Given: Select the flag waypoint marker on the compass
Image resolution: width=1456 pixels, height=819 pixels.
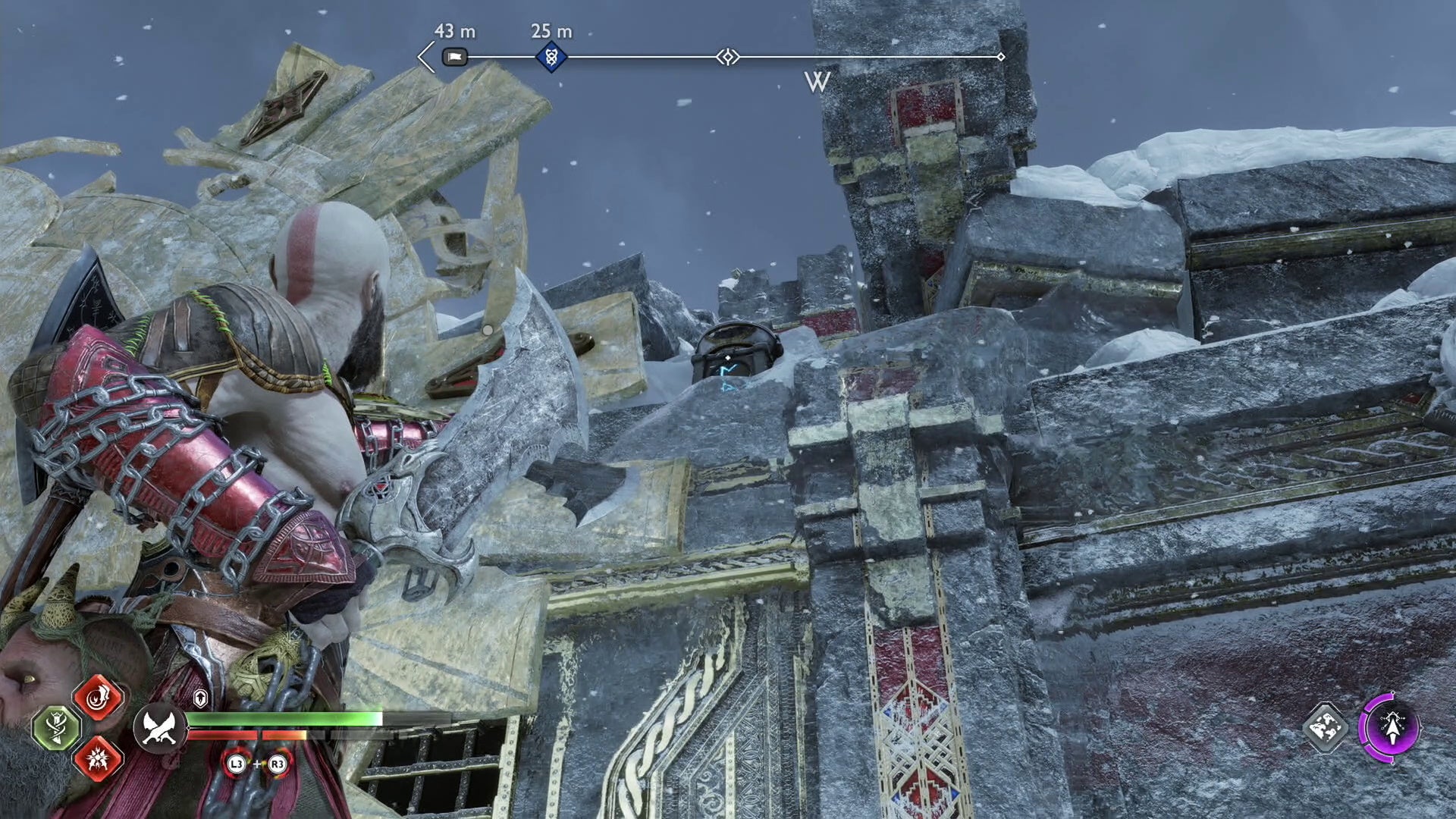Looking at the screenshot, I should tap(454, 57).
